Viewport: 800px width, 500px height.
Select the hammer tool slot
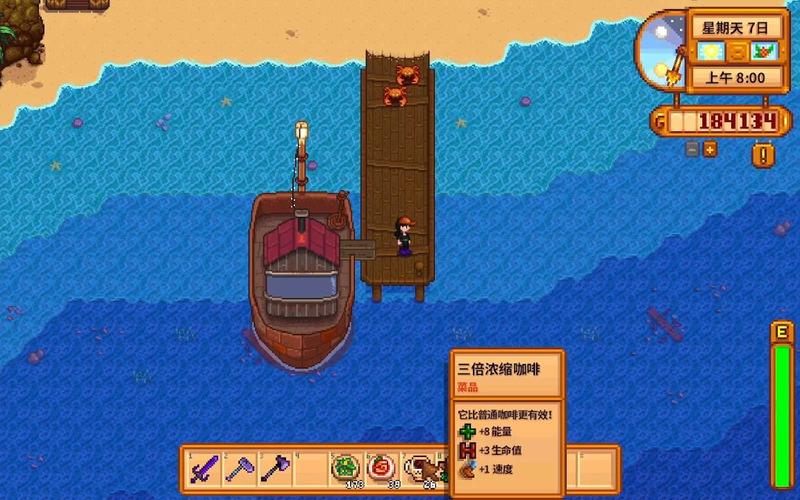(x=240, y=468)
